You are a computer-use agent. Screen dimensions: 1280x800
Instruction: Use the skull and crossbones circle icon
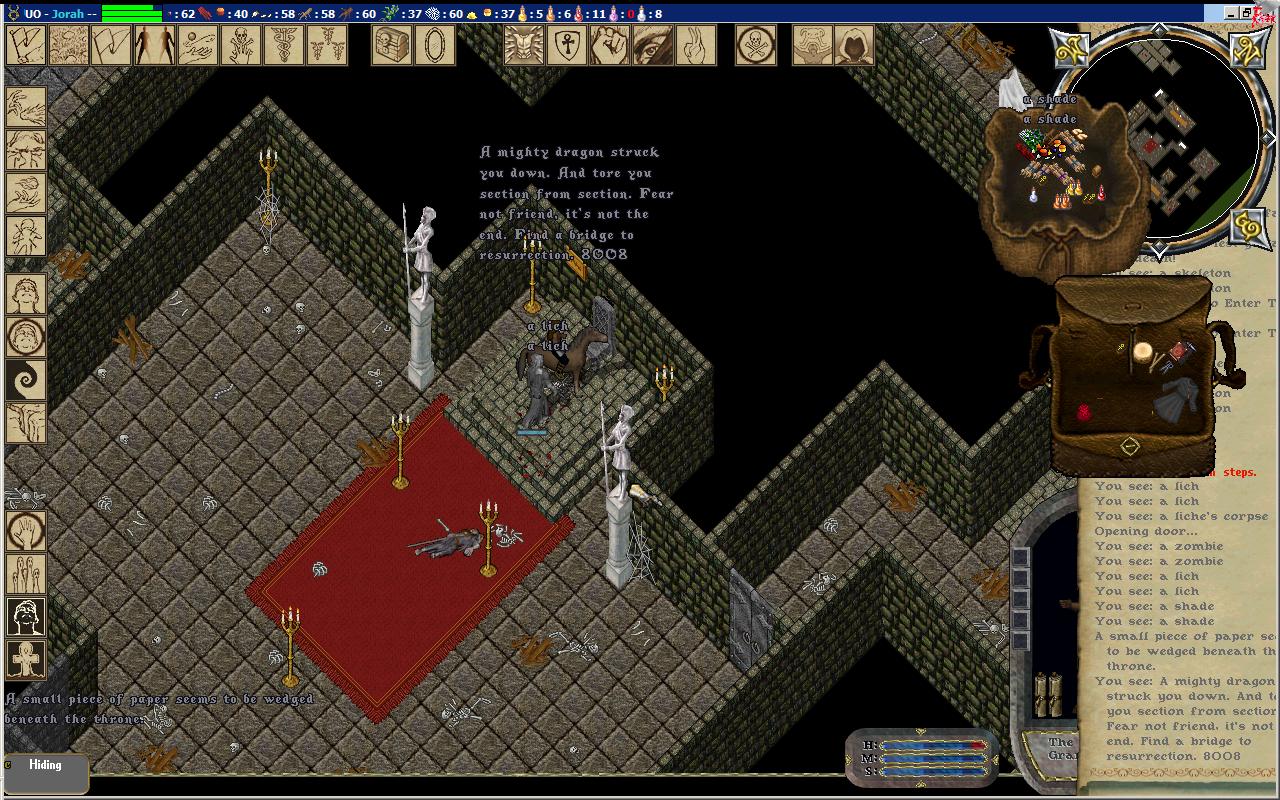(756, 45)
